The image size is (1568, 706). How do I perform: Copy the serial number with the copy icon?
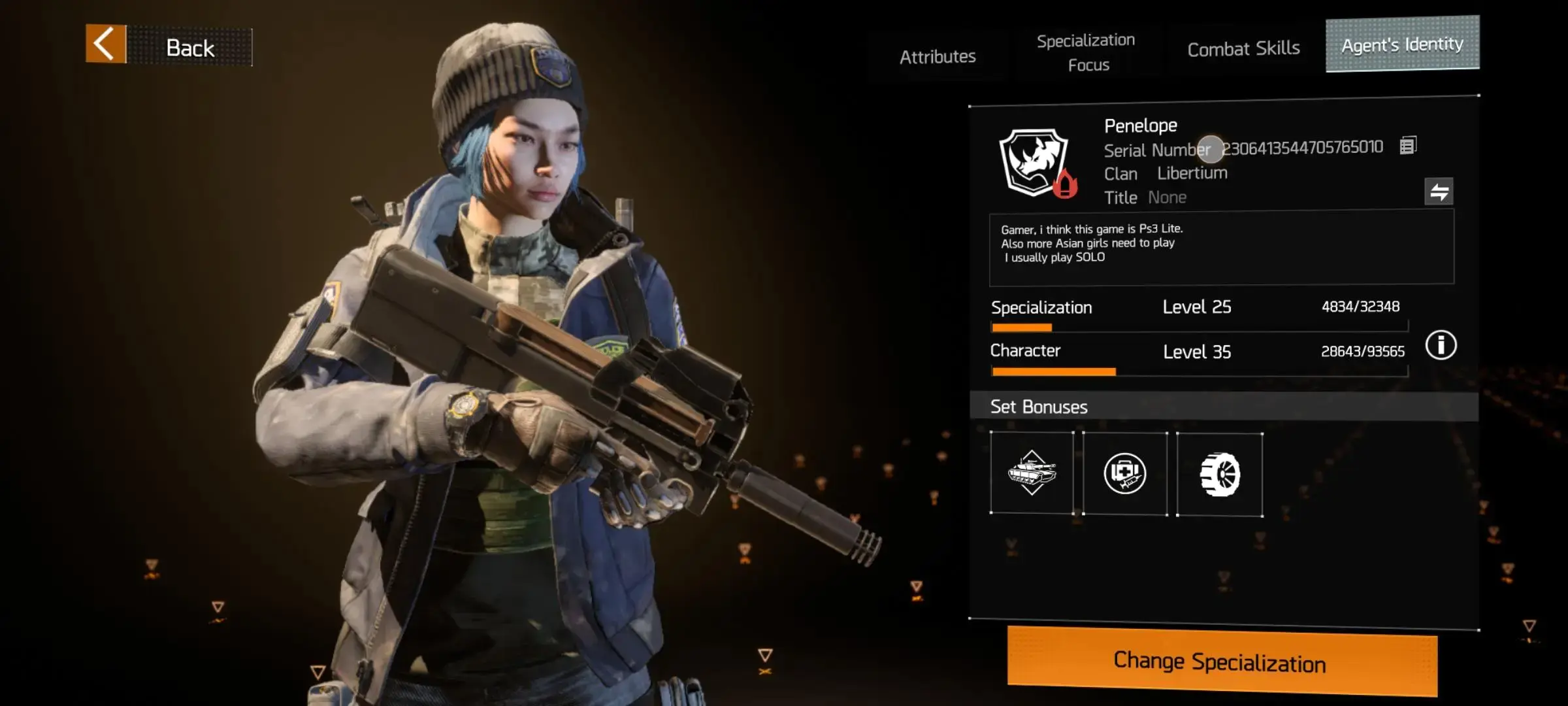[x=1408, y=145]
